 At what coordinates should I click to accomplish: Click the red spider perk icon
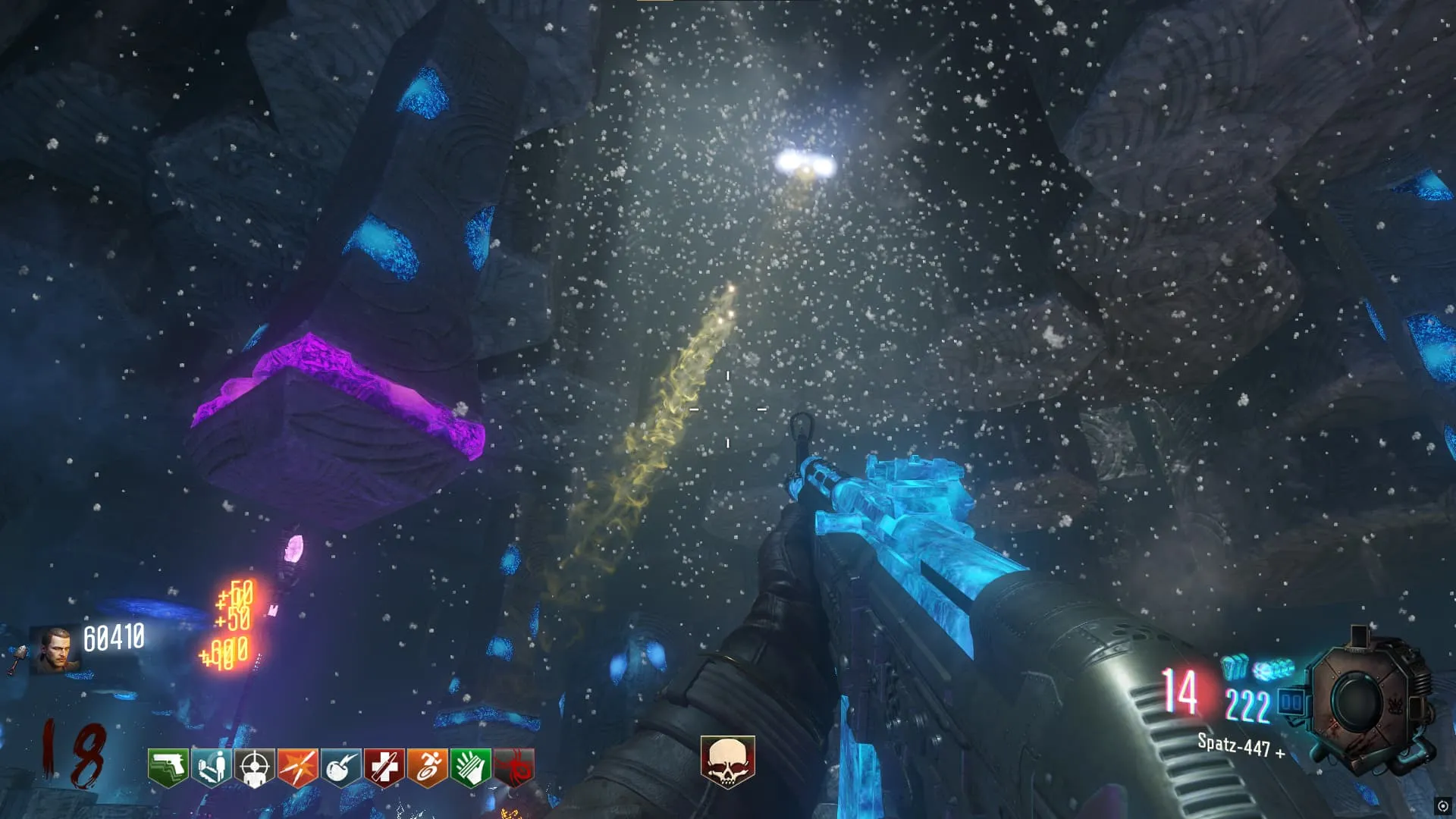[x=514, y=767]
